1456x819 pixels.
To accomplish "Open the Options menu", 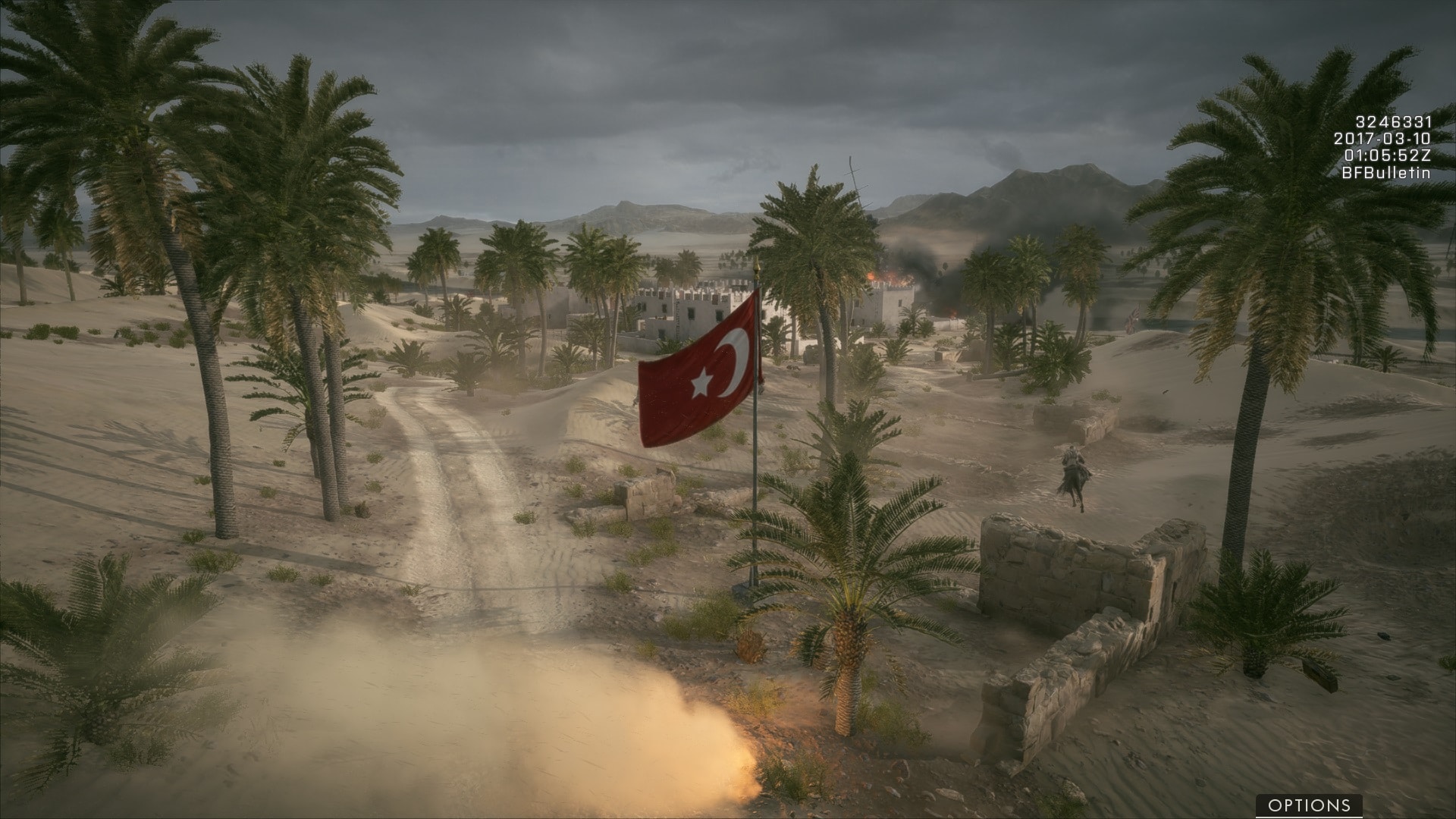I will (x=1309, y=805).
